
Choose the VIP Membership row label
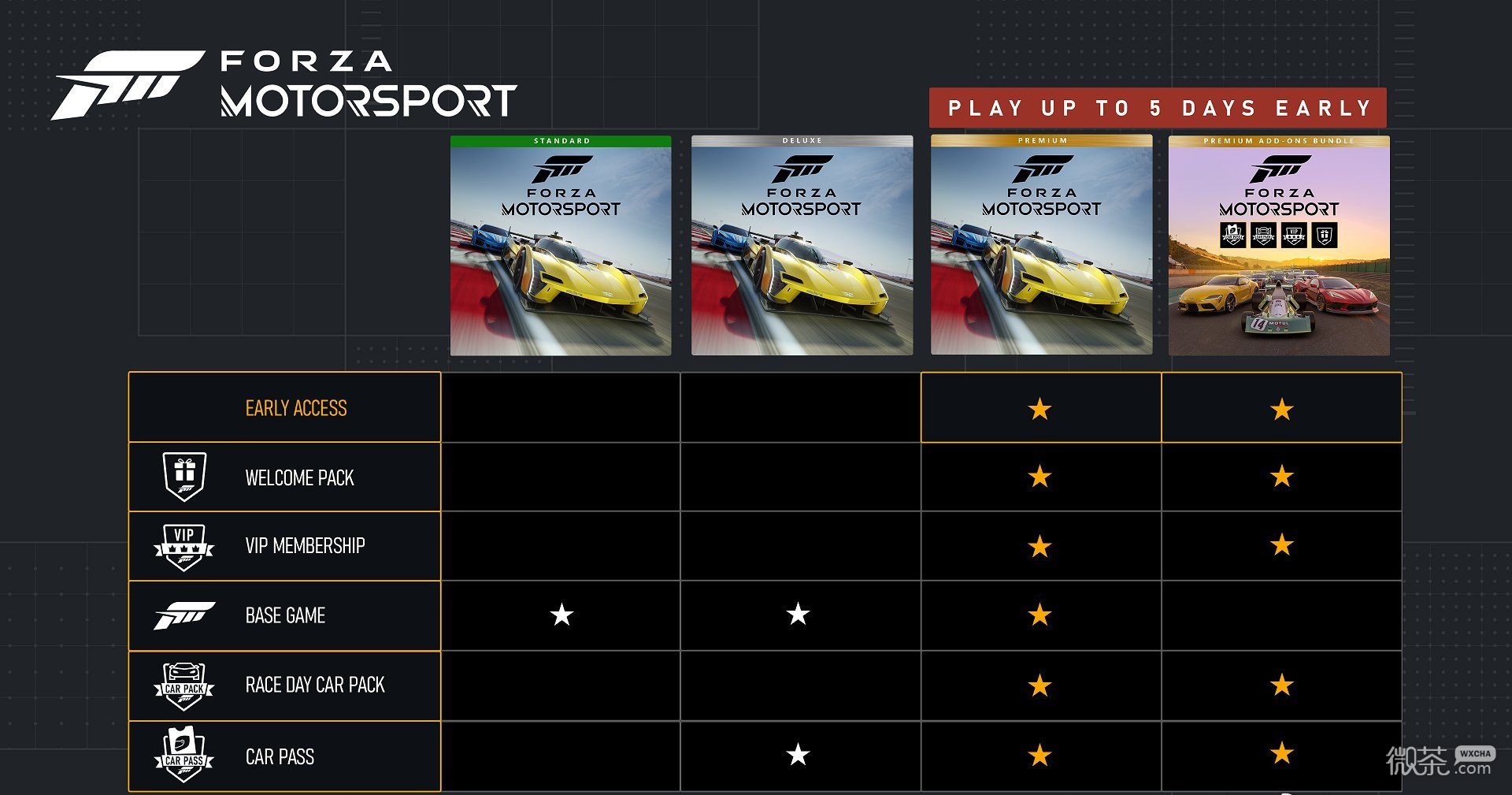click(305, 546)
